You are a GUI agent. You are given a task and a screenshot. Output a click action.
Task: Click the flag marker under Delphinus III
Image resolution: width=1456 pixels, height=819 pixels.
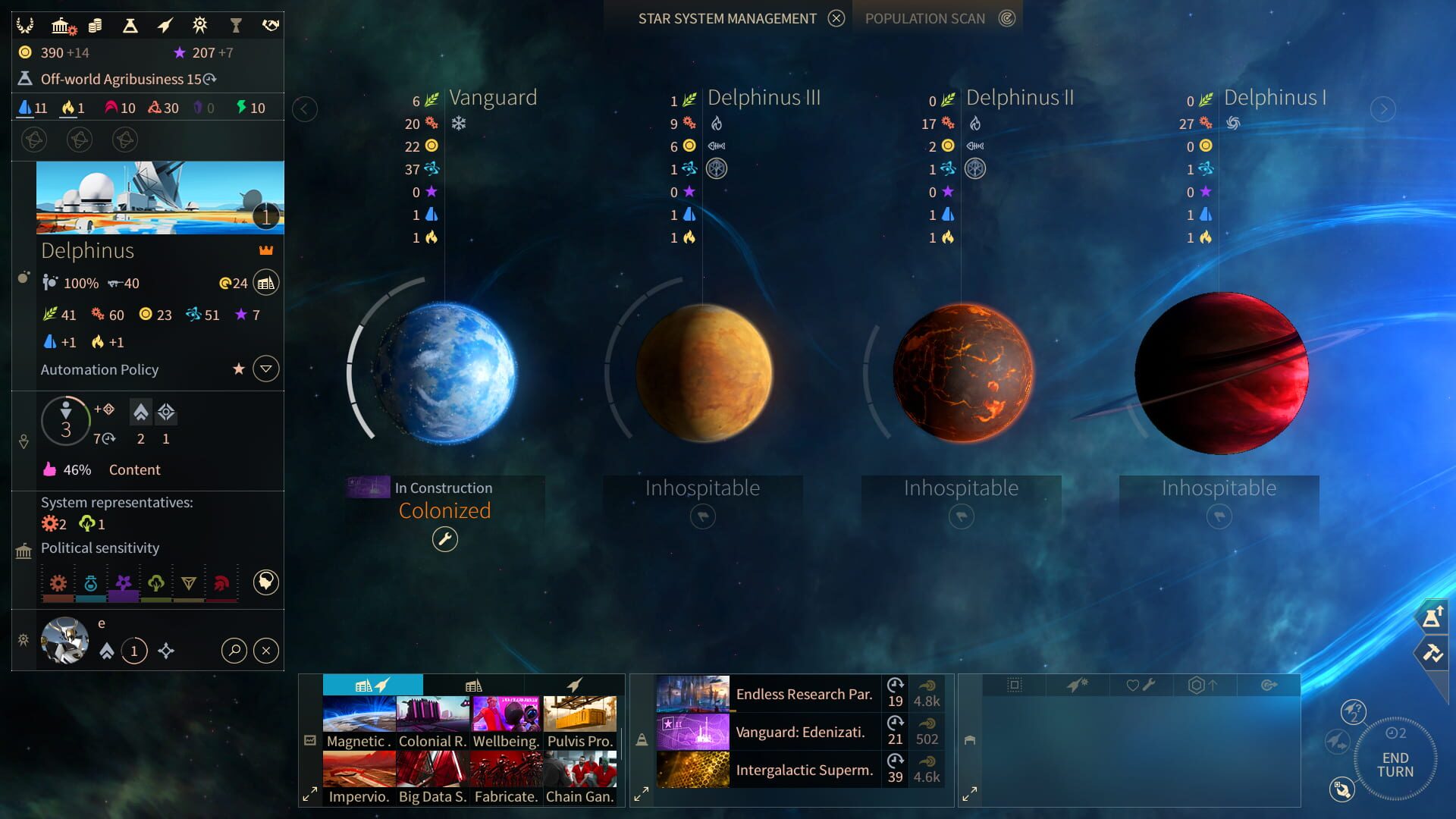[x=702, y=516]
